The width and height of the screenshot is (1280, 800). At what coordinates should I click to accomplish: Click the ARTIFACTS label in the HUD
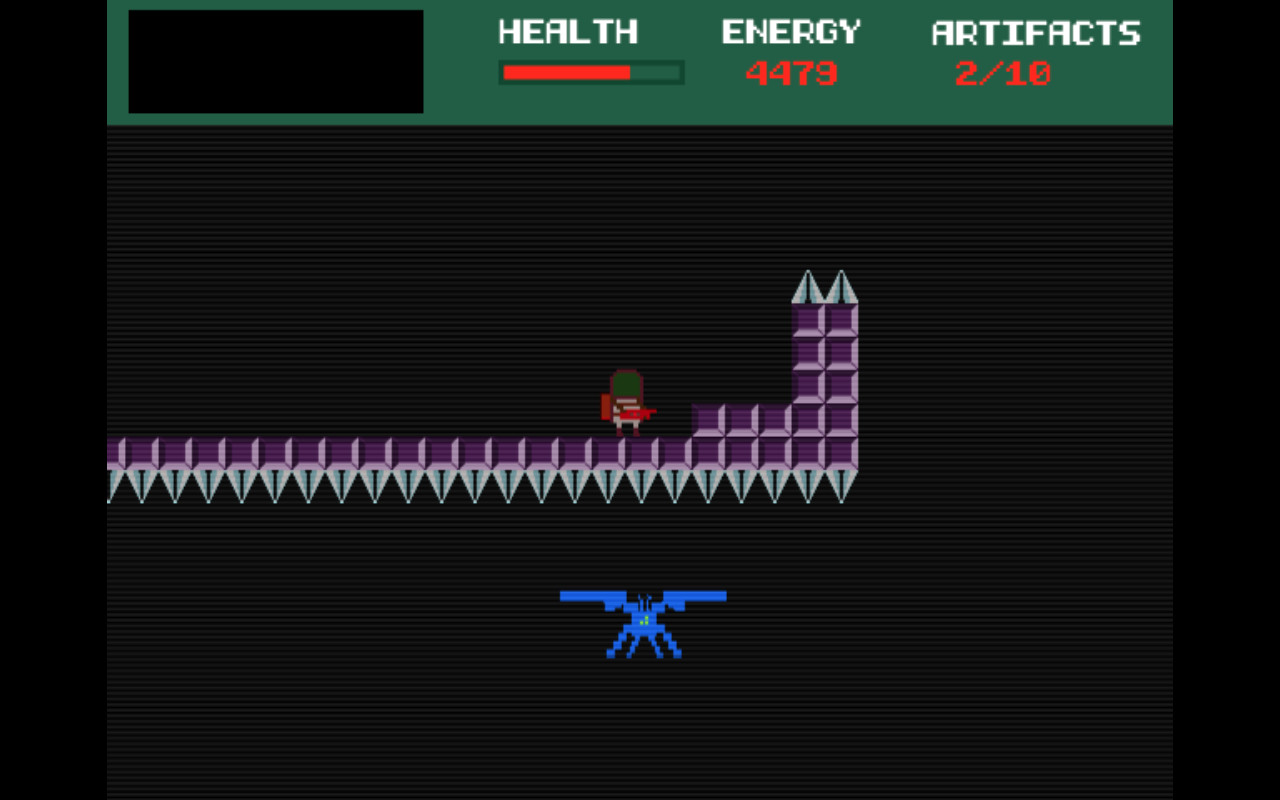click(x=1035, y=33)
